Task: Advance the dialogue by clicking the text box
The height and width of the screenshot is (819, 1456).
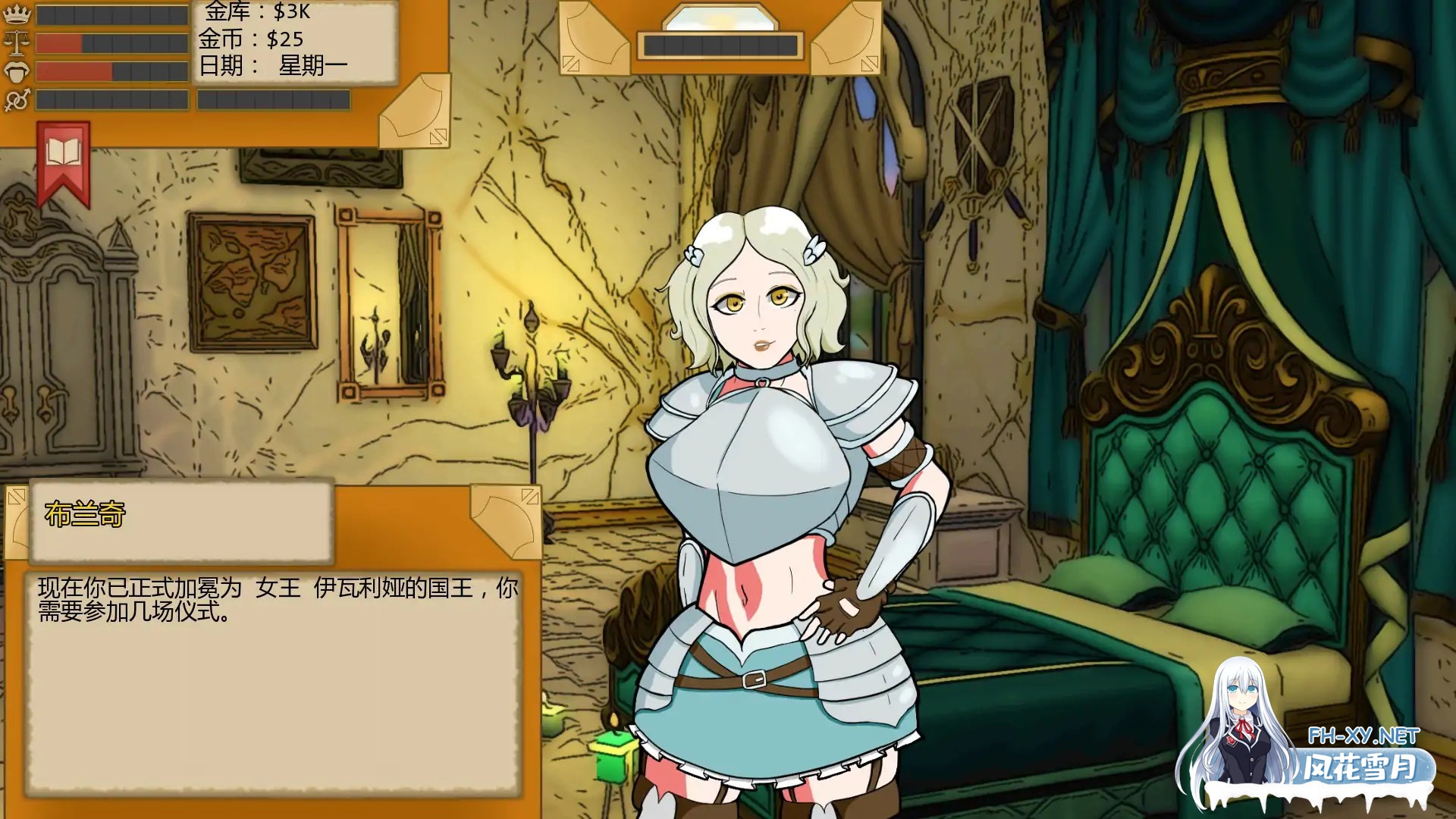Action: click(273, 682)
